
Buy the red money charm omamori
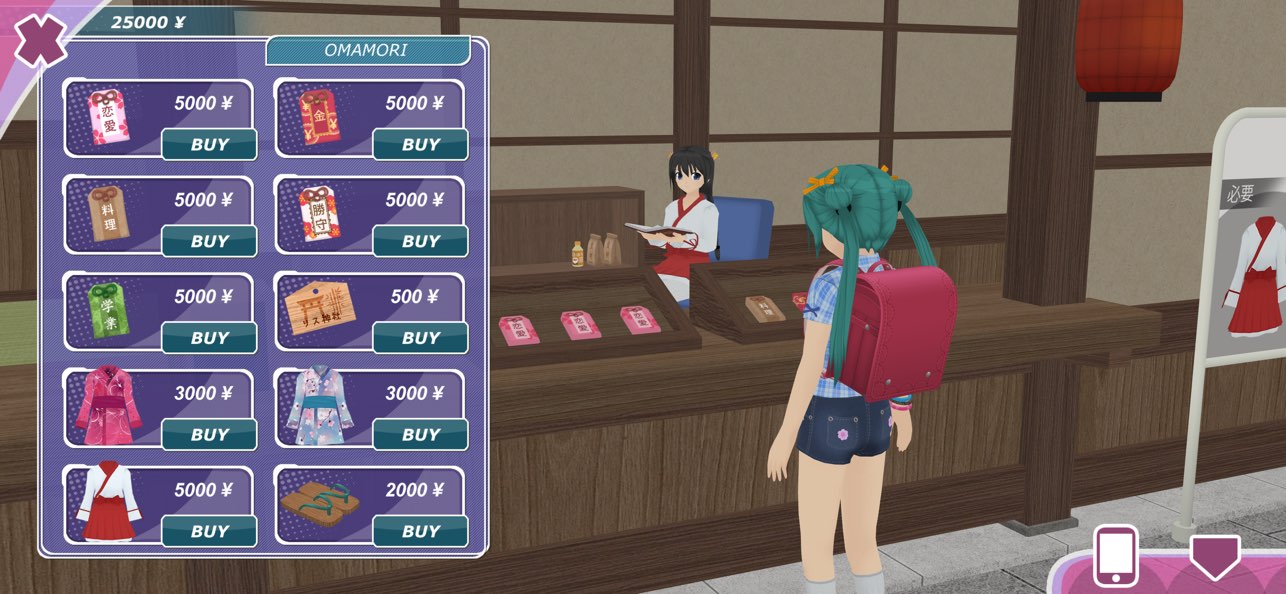click(x=421, y=145)
